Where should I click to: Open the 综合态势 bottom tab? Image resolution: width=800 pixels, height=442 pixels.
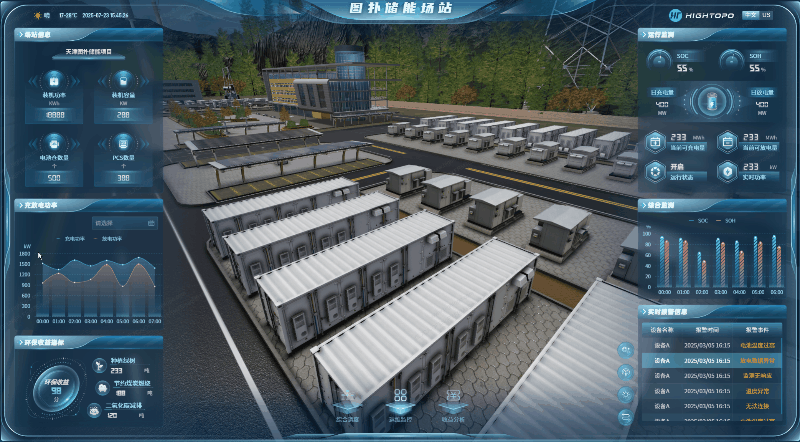(x=346, y=407)
